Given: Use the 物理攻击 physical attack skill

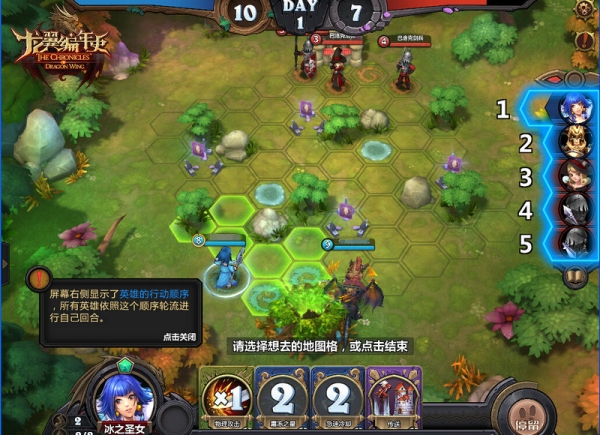Looking at the screenshot, I should click(226, 393).
